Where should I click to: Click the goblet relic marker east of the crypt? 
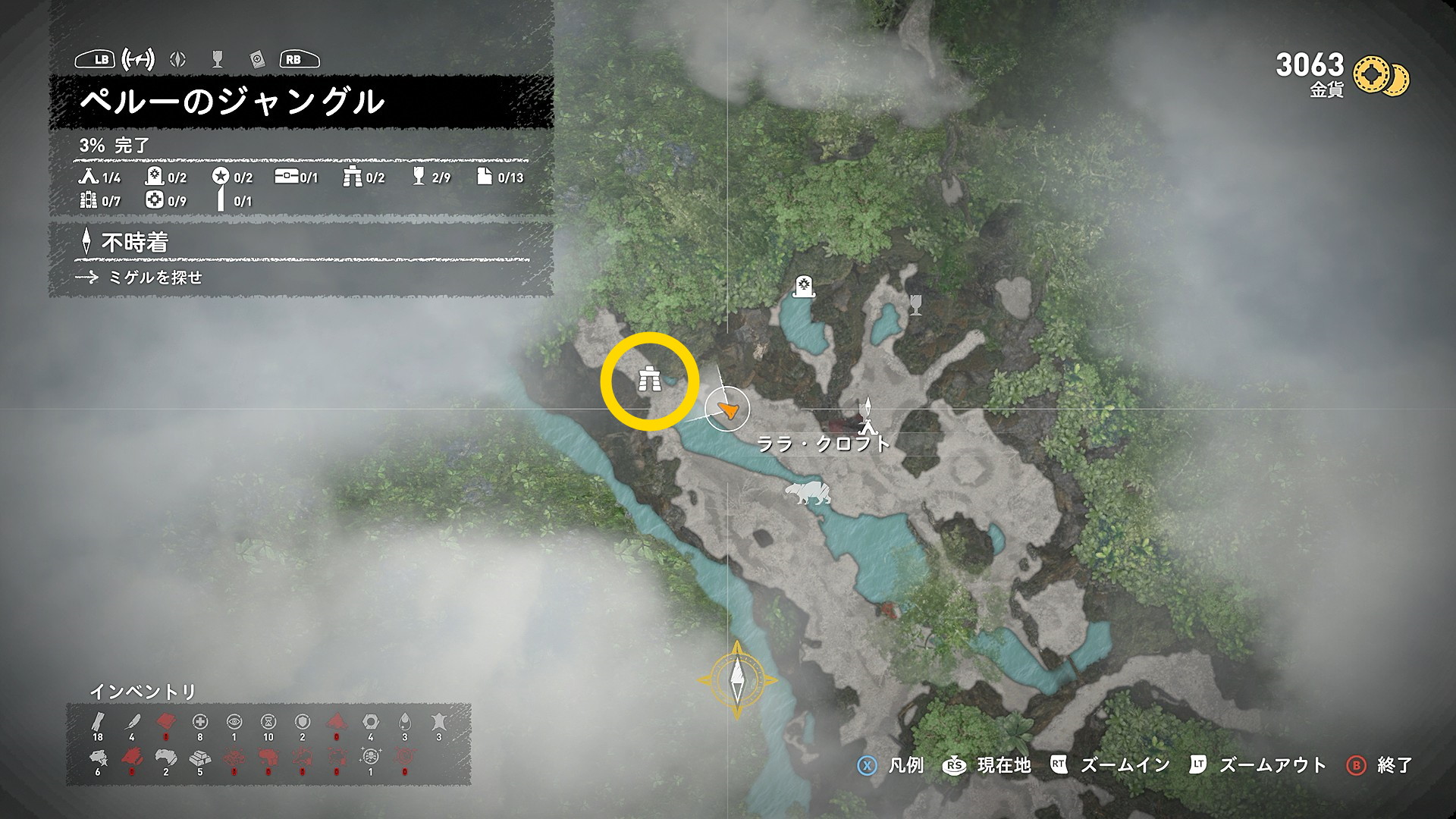(x=915, y=304)
